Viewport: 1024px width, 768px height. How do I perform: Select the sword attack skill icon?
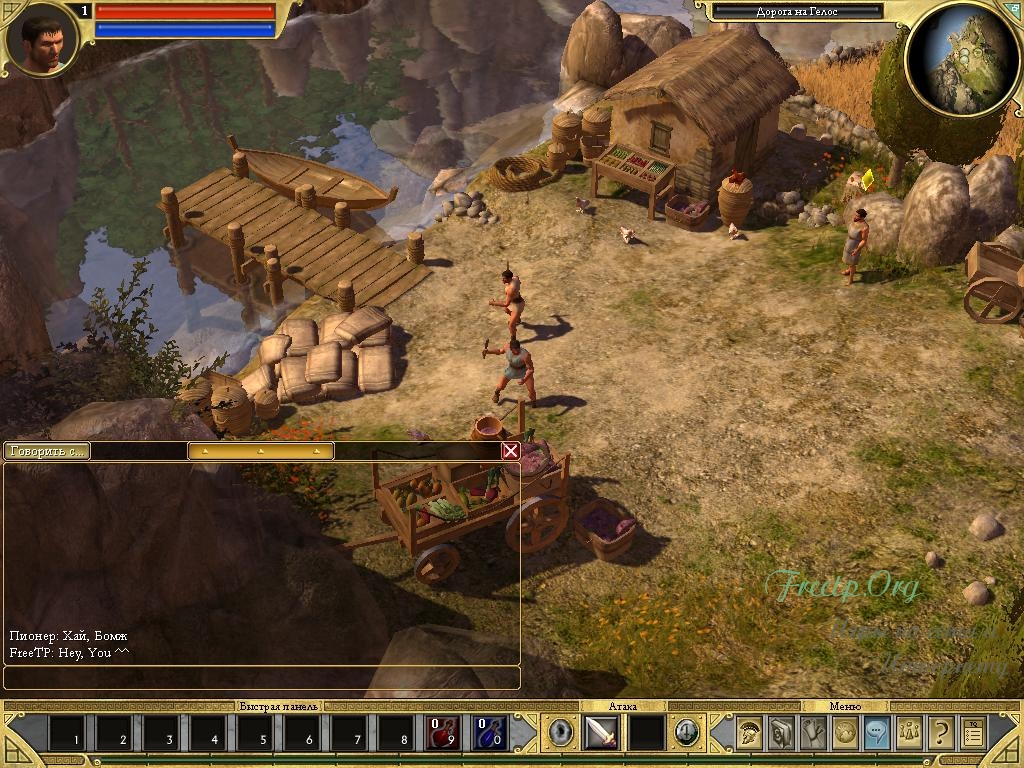(x=601, y=733)
